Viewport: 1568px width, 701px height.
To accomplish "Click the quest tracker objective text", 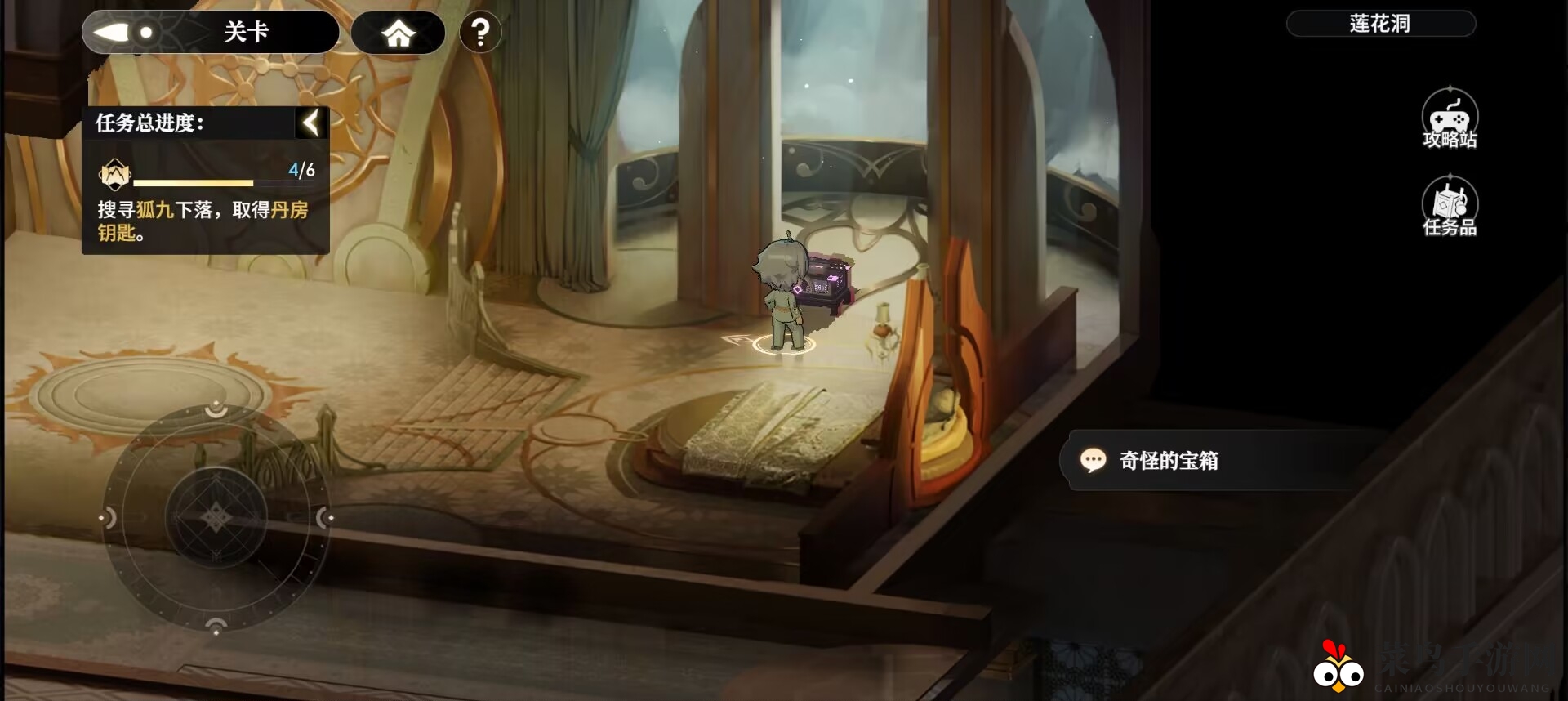I will tap(203, 221).
